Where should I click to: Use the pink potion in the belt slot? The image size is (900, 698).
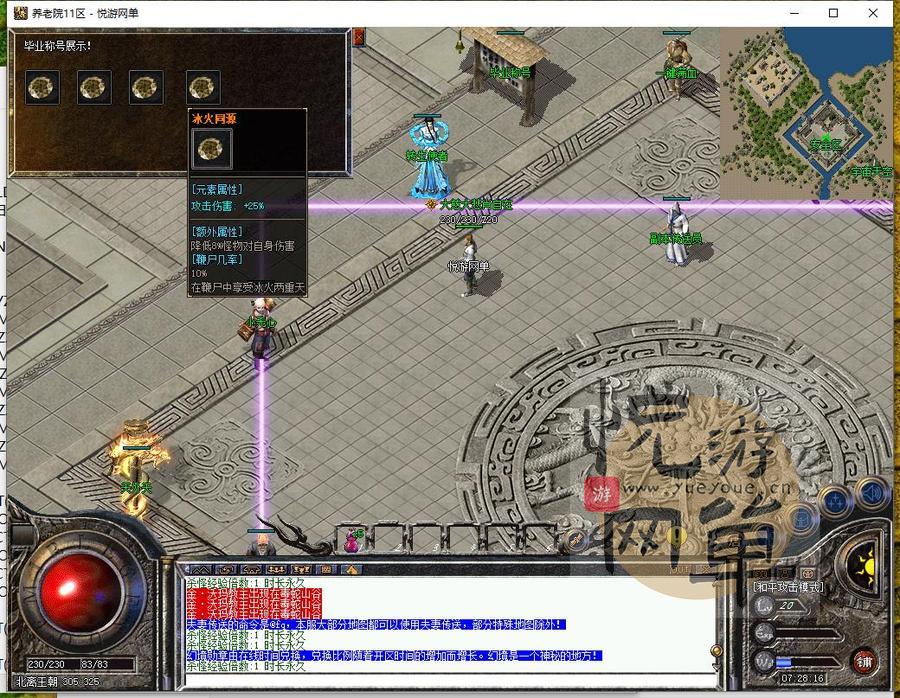(x=353, y=541)
